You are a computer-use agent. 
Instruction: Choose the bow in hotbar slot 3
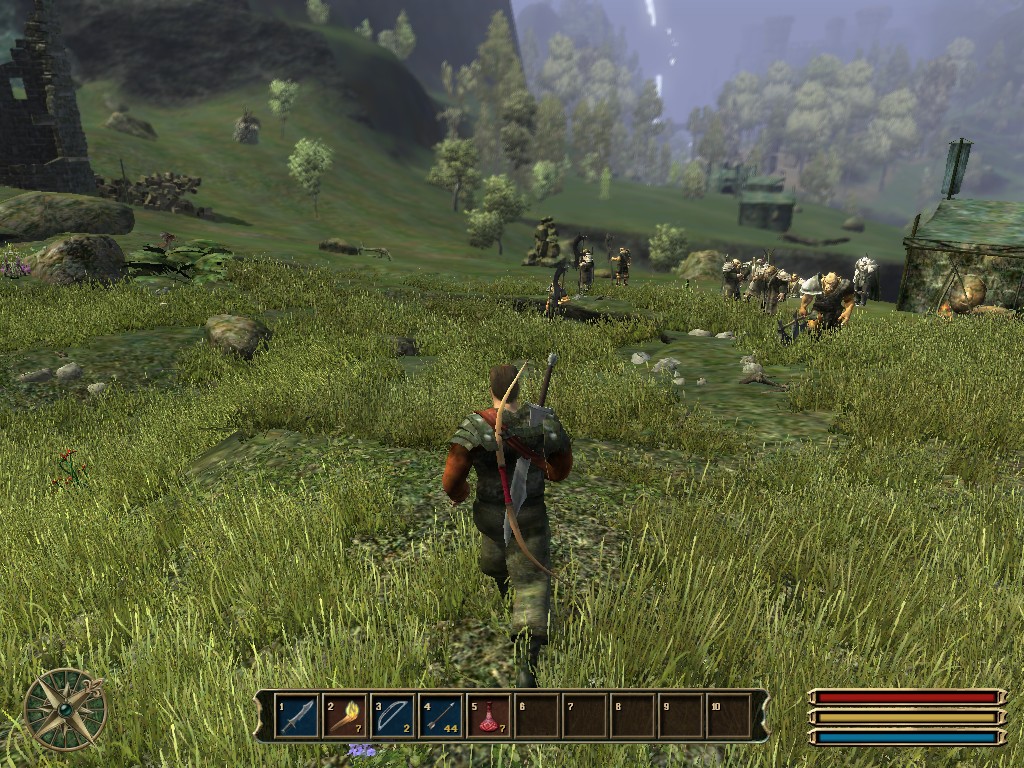(x=392, y=716)
